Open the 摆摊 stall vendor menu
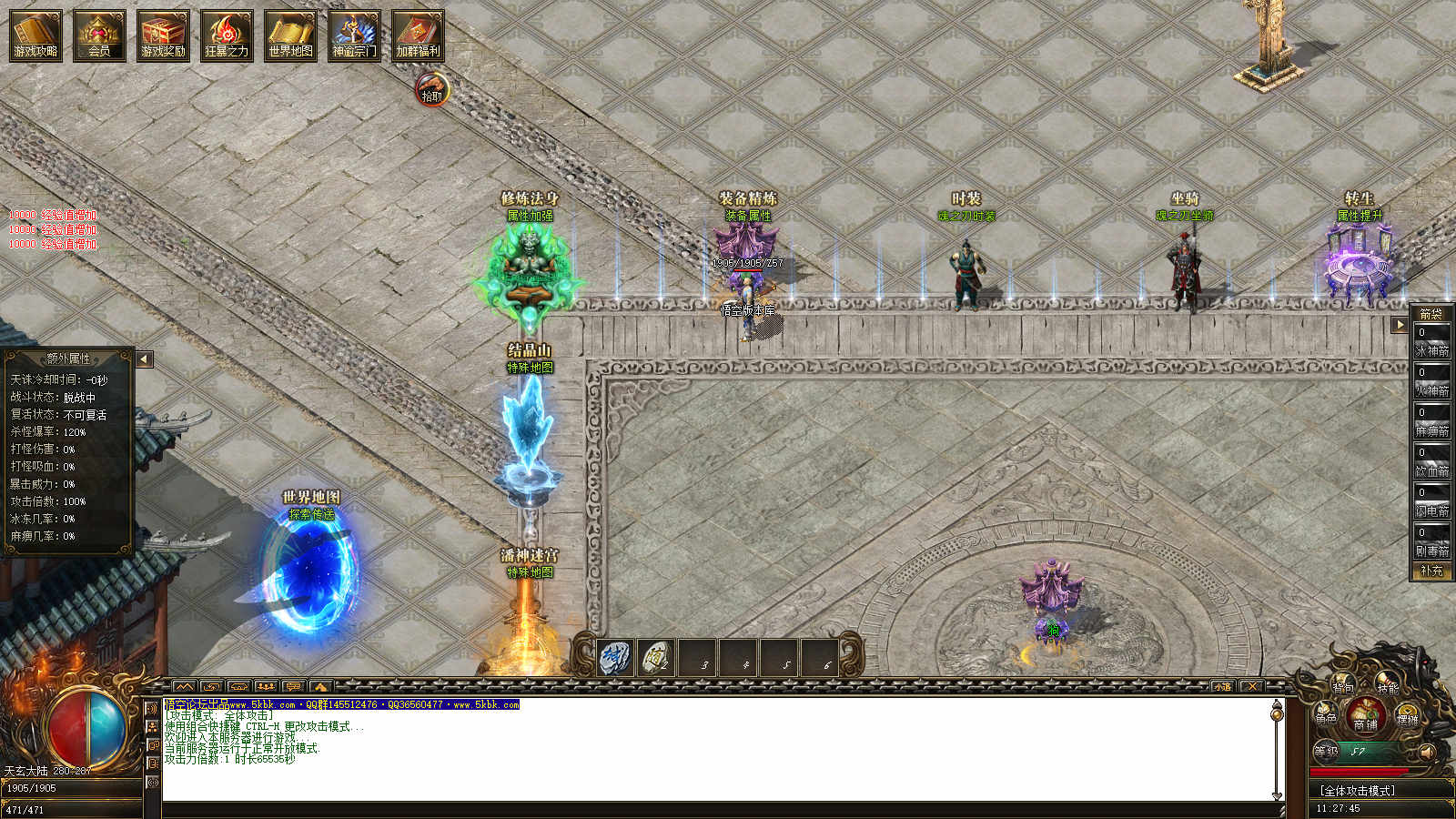 click(1407, 718)
